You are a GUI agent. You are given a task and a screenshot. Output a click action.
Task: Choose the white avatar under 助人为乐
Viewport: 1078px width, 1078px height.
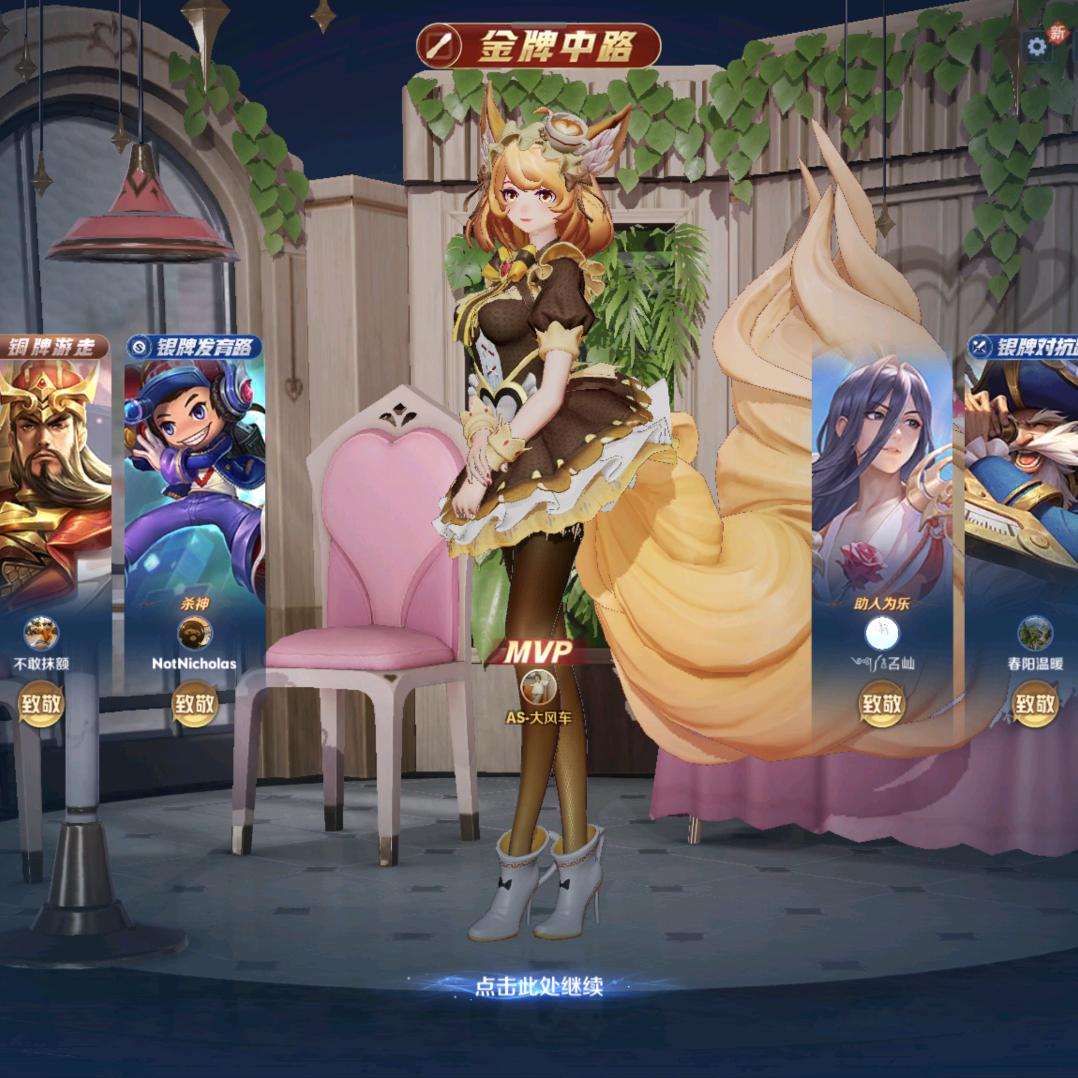(x=881, y=633)
